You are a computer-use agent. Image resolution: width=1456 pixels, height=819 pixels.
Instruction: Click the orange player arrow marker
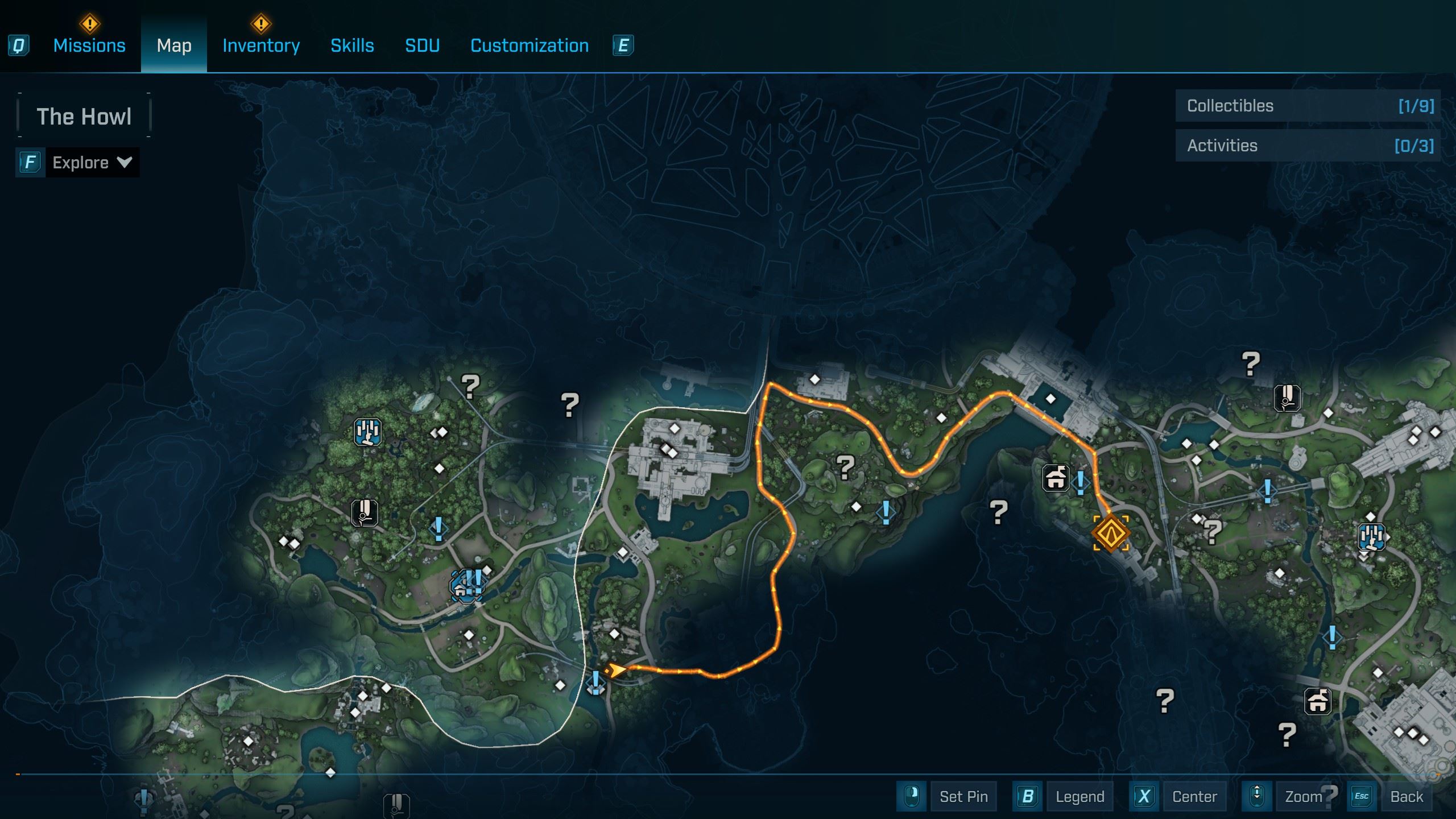click(x=616, y=670)
